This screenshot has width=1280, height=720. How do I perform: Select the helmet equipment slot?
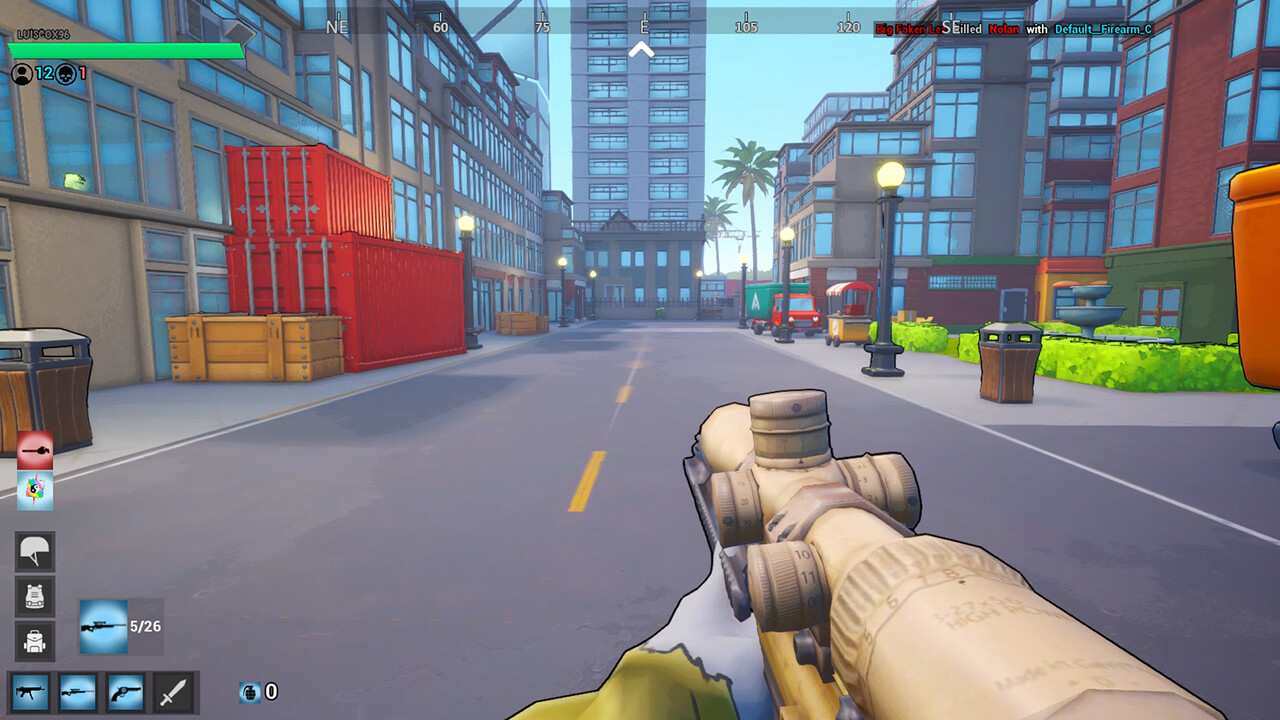(34, 549)
